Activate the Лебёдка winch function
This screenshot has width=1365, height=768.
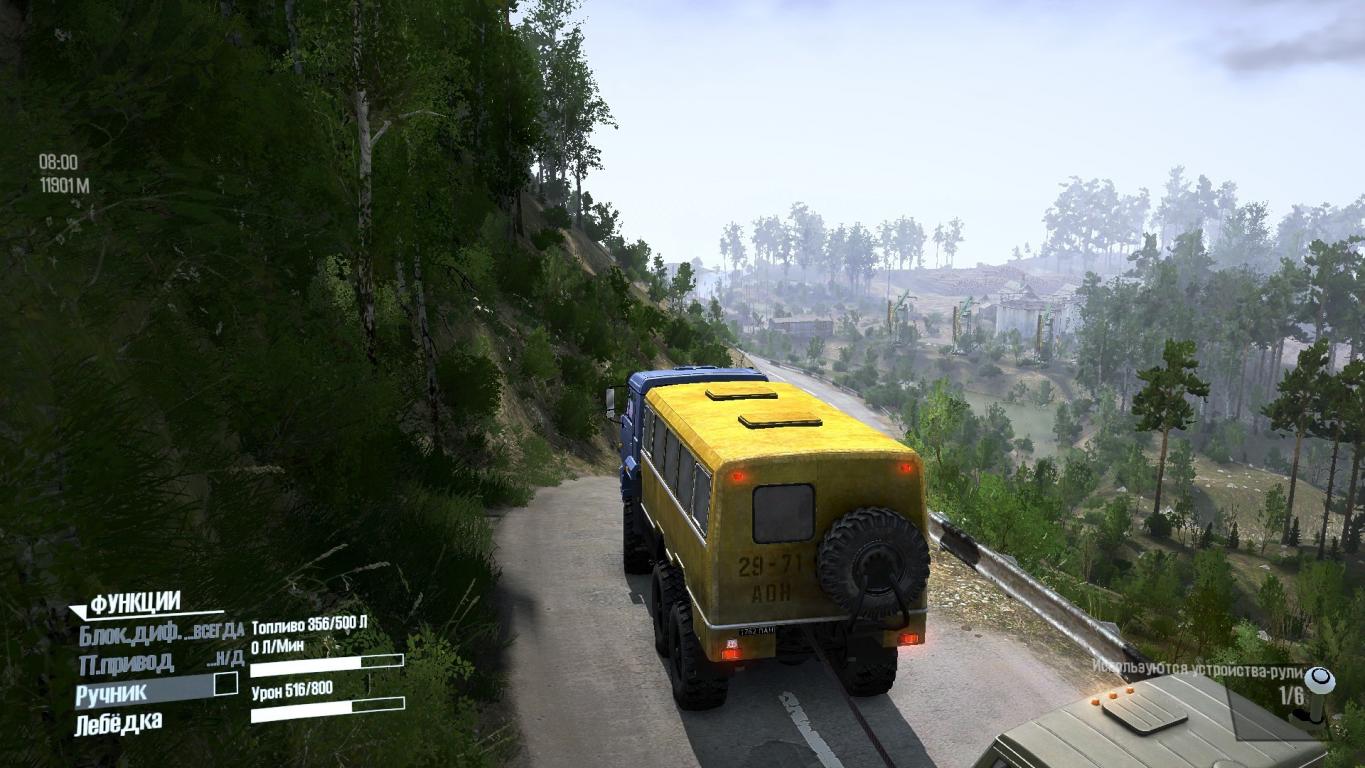(118, 722)
